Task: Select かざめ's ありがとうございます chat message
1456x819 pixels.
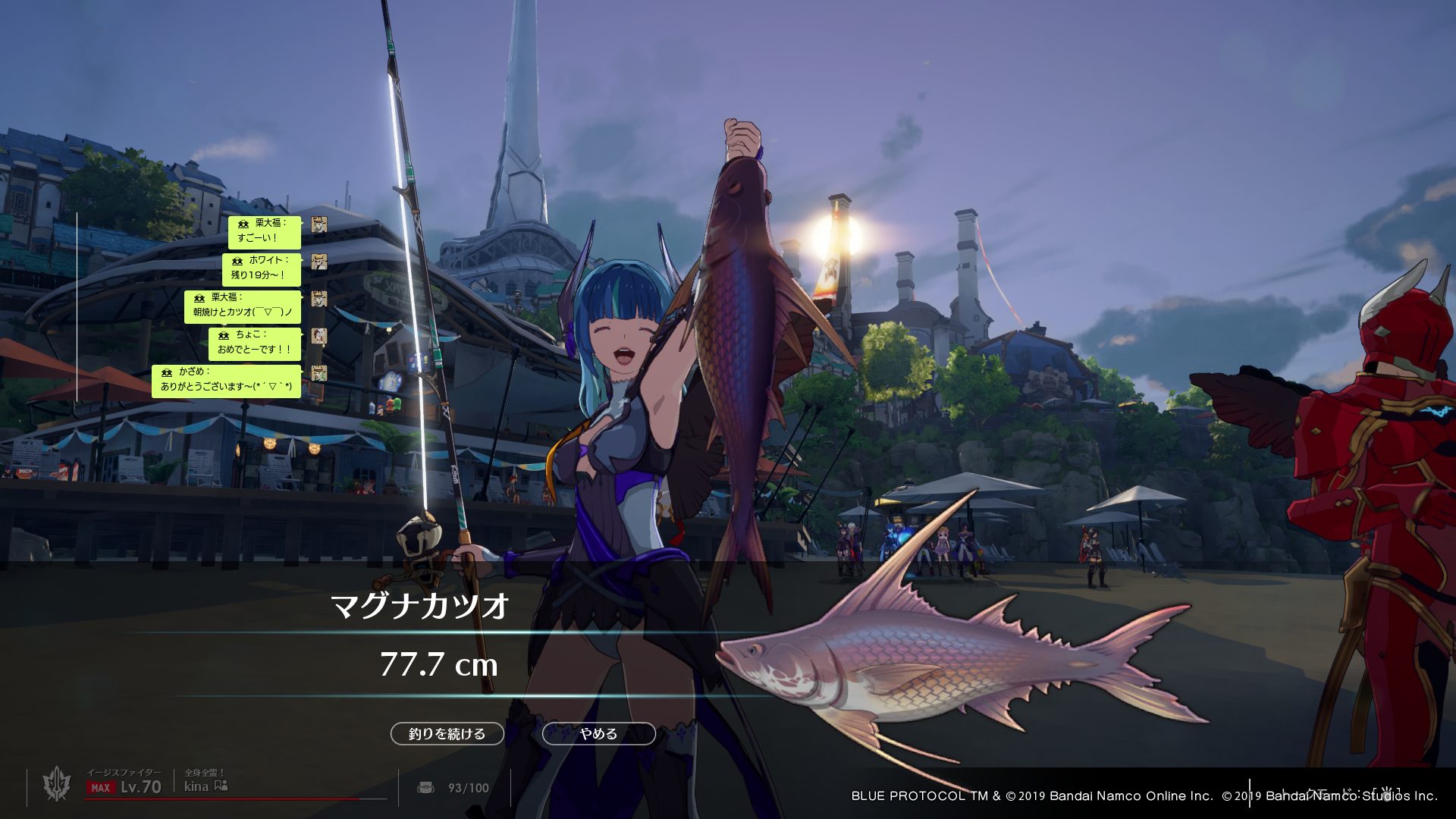Action: [x=226, y=380]
